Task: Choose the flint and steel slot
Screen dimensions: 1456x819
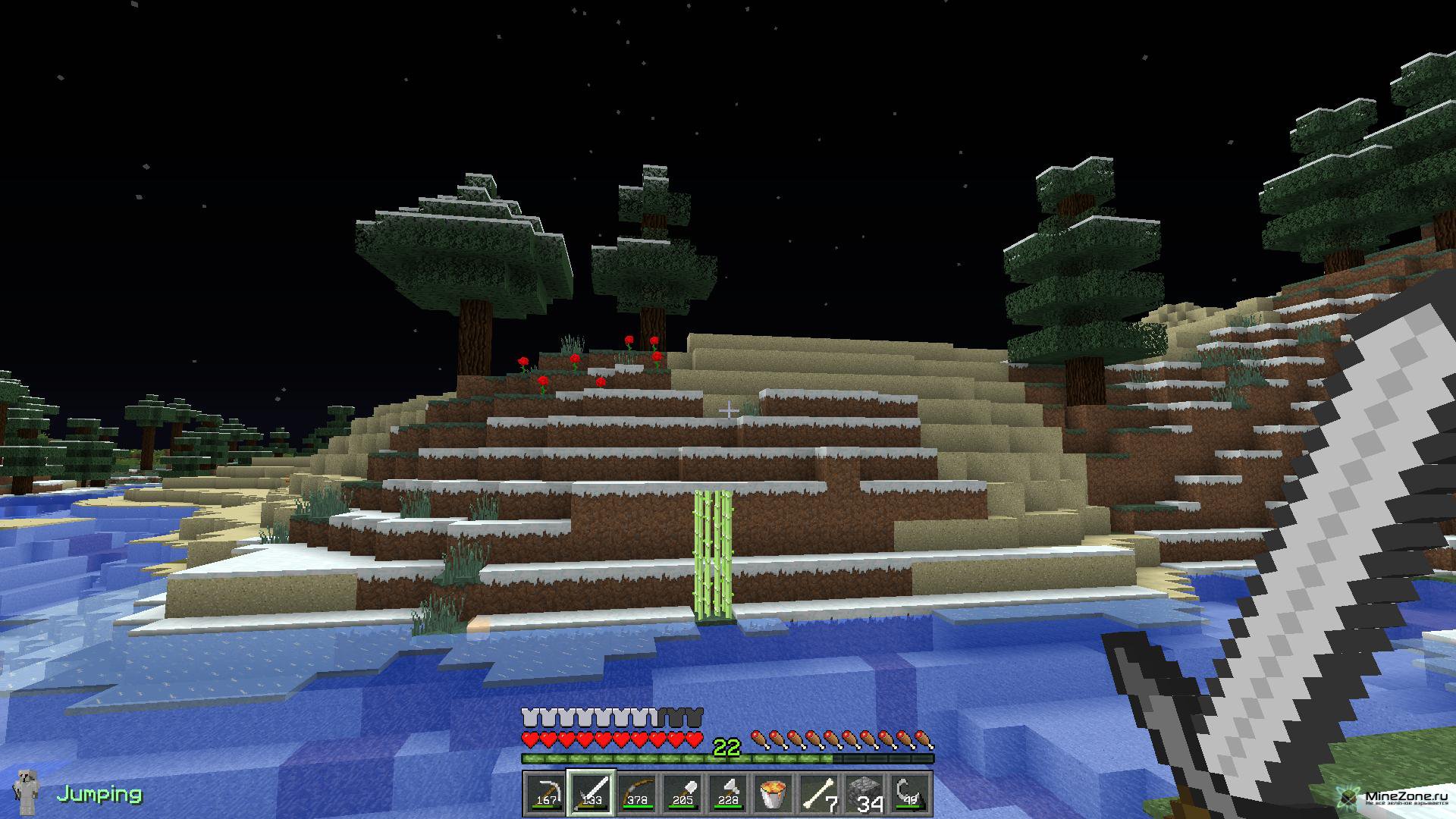Action: (910, 793)
